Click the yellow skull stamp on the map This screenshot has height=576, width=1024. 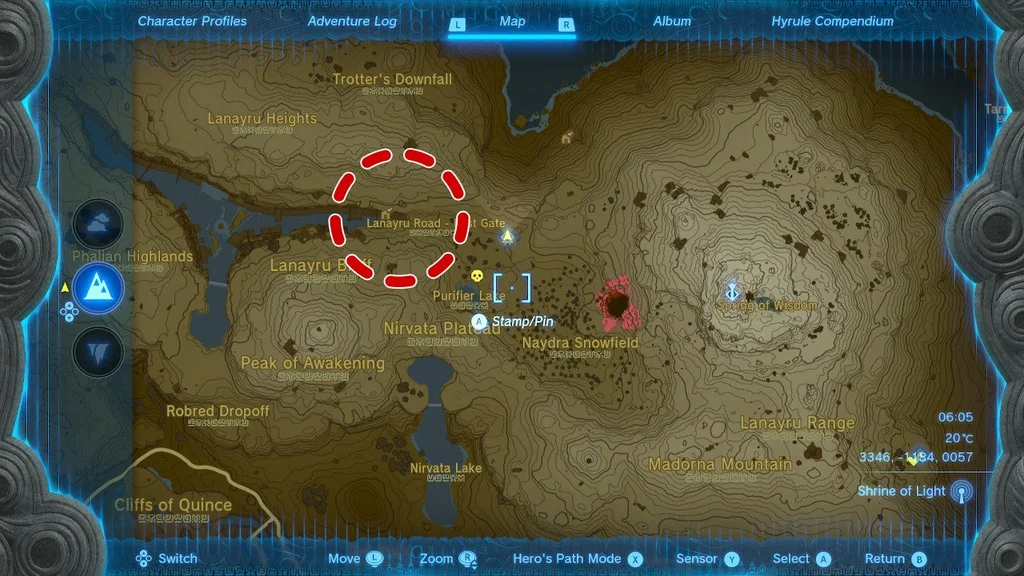tap(476, 276)
